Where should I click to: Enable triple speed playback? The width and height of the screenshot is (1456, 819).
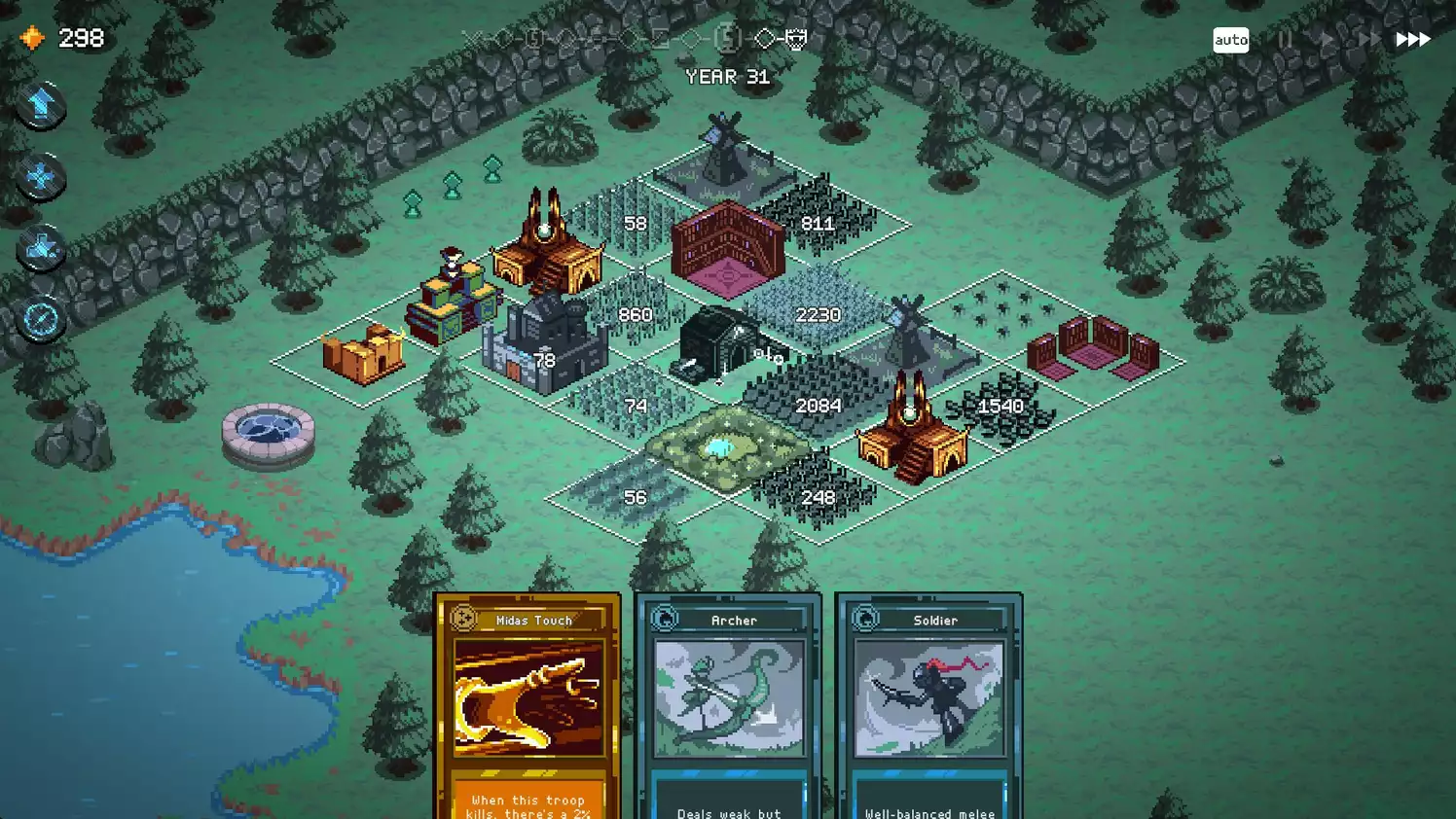(1411, 40)
